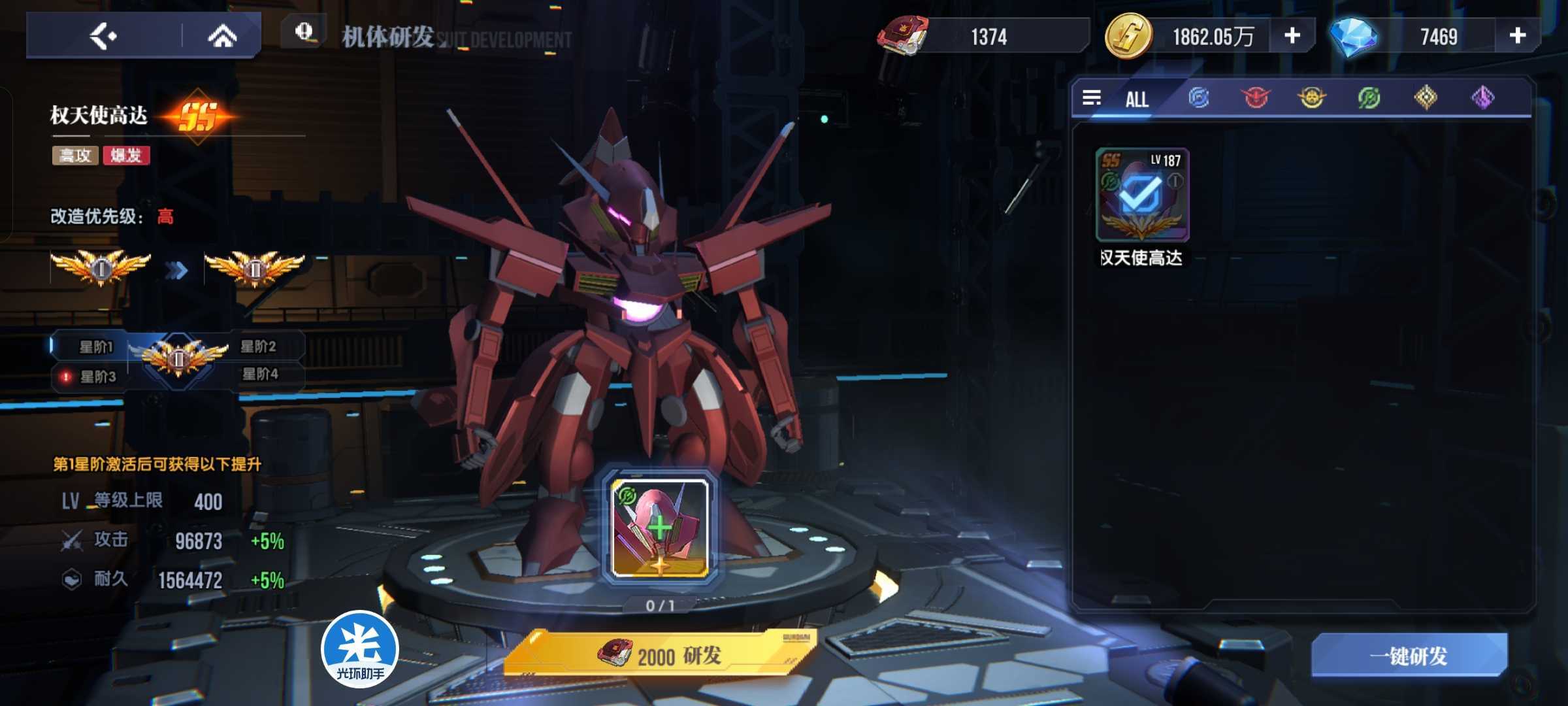Filter by the green swirl attribute
Image resolution: width=1568 pixels, height=706 pixels.
tap(1369, 98)
